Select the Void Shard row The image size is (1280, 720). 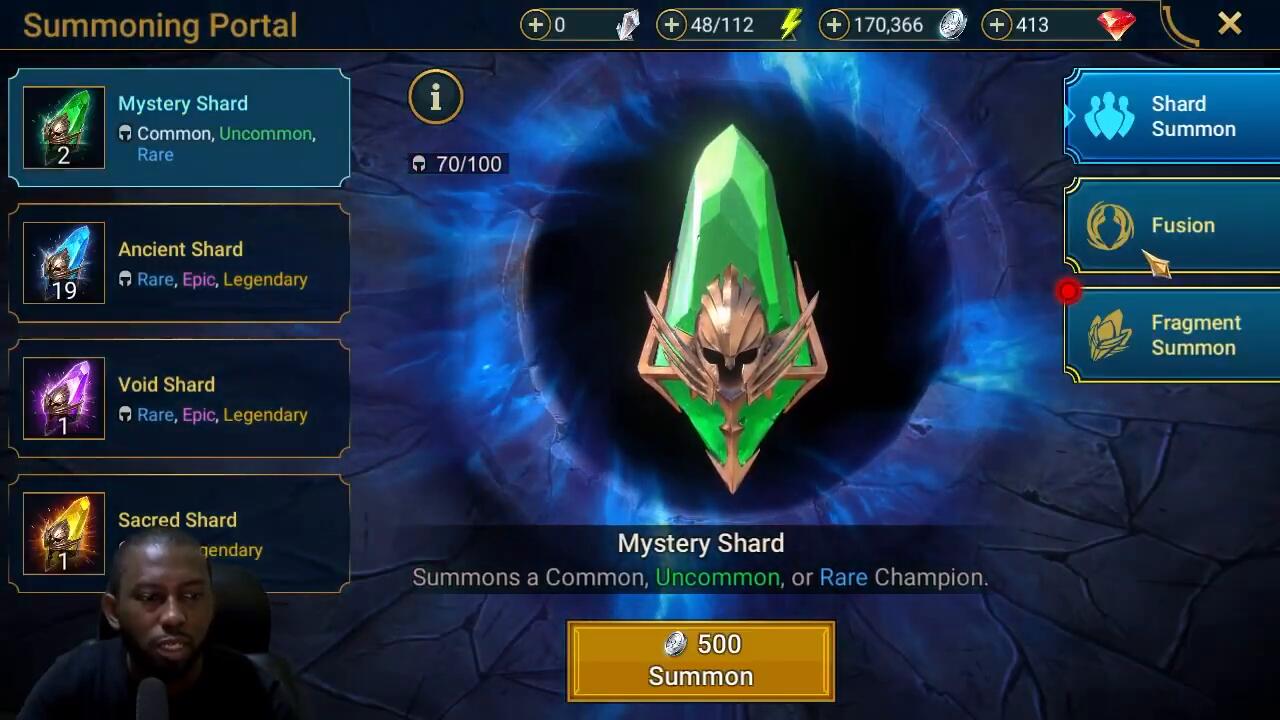[x=180, y=398]
